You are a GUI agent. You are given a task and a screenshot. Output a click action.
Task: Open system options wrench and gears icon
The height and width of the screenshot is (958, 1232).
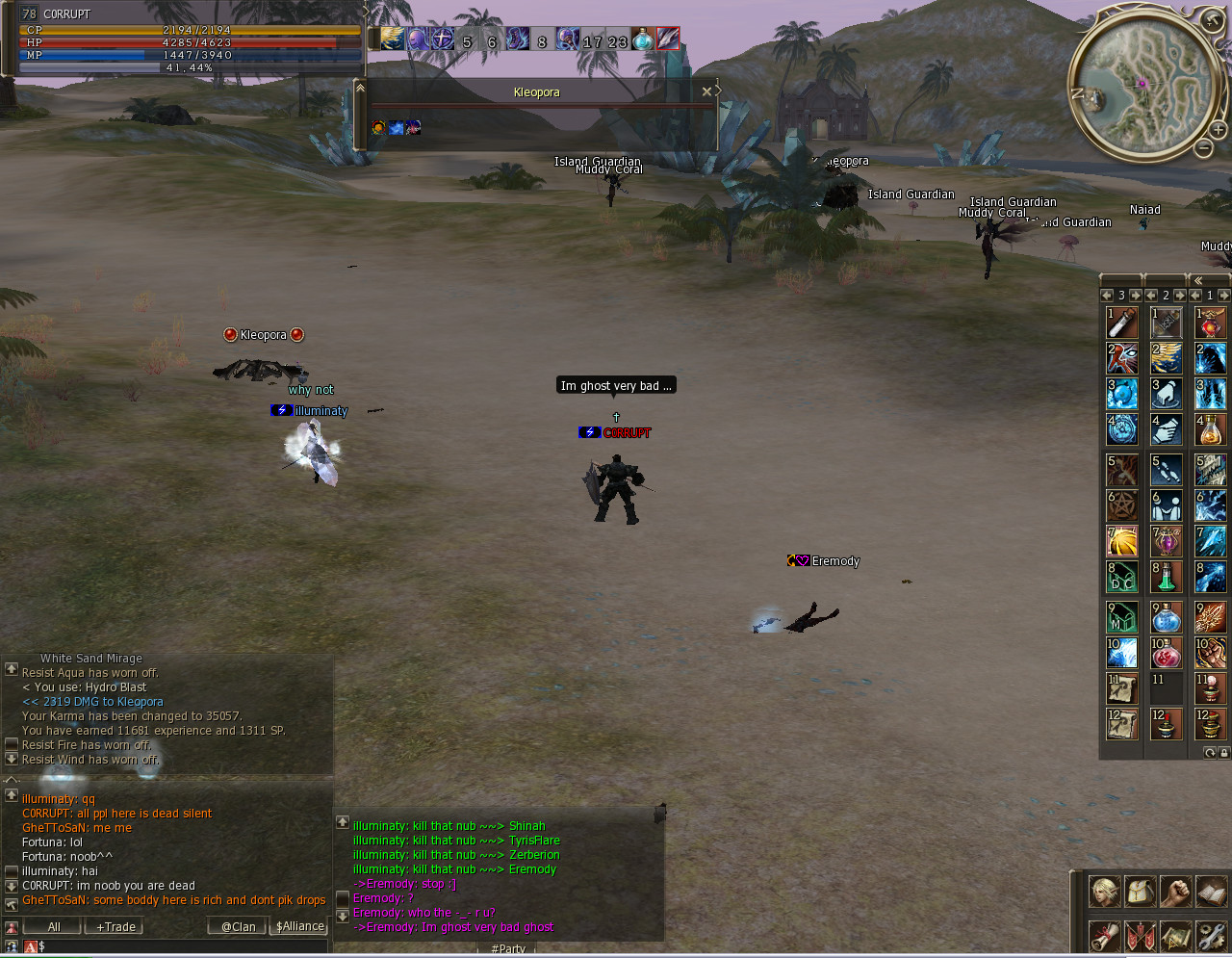click(x=1212, y=936)
